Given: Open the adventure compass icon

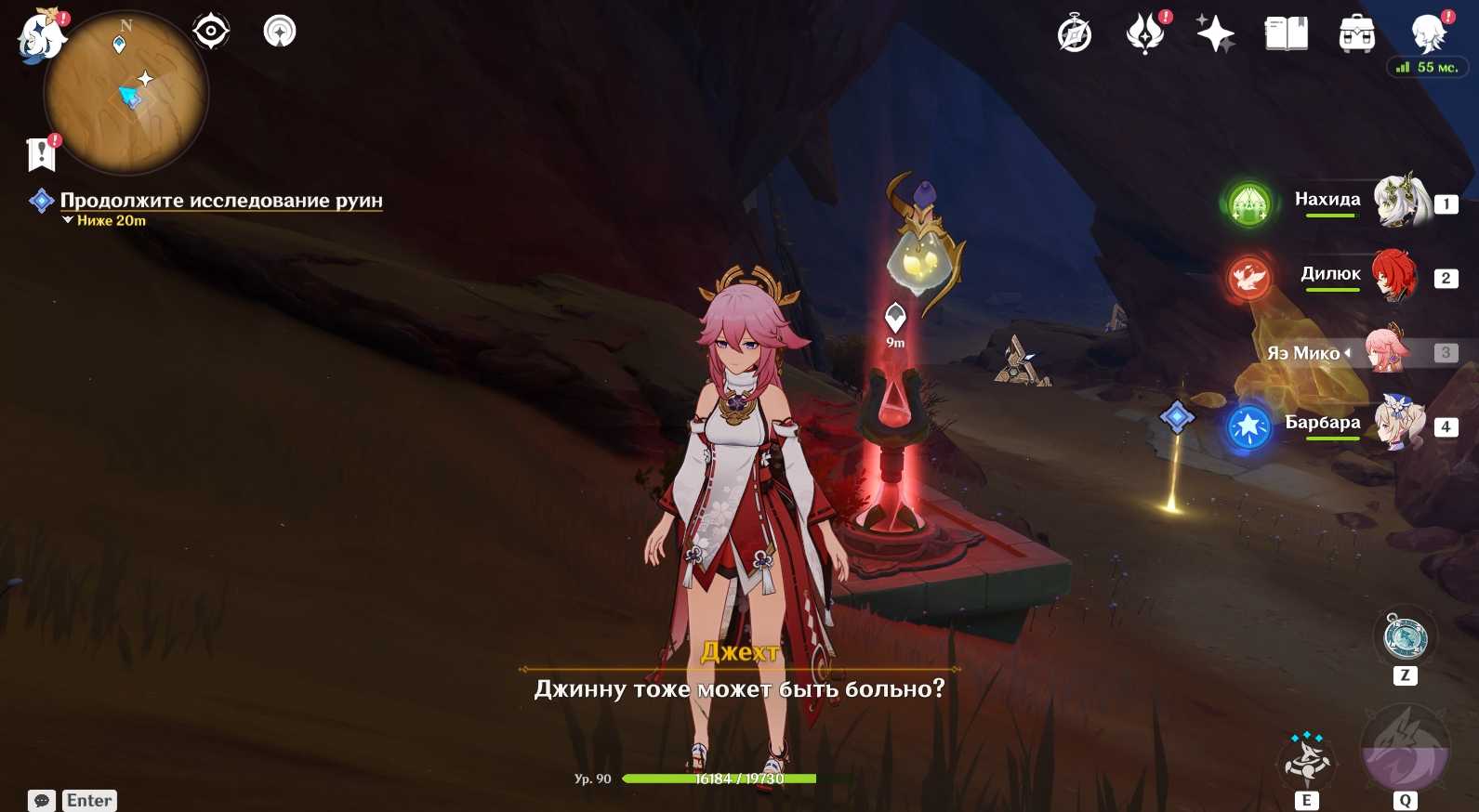Looking at the screenshot, I should [x=1075, y=35].
